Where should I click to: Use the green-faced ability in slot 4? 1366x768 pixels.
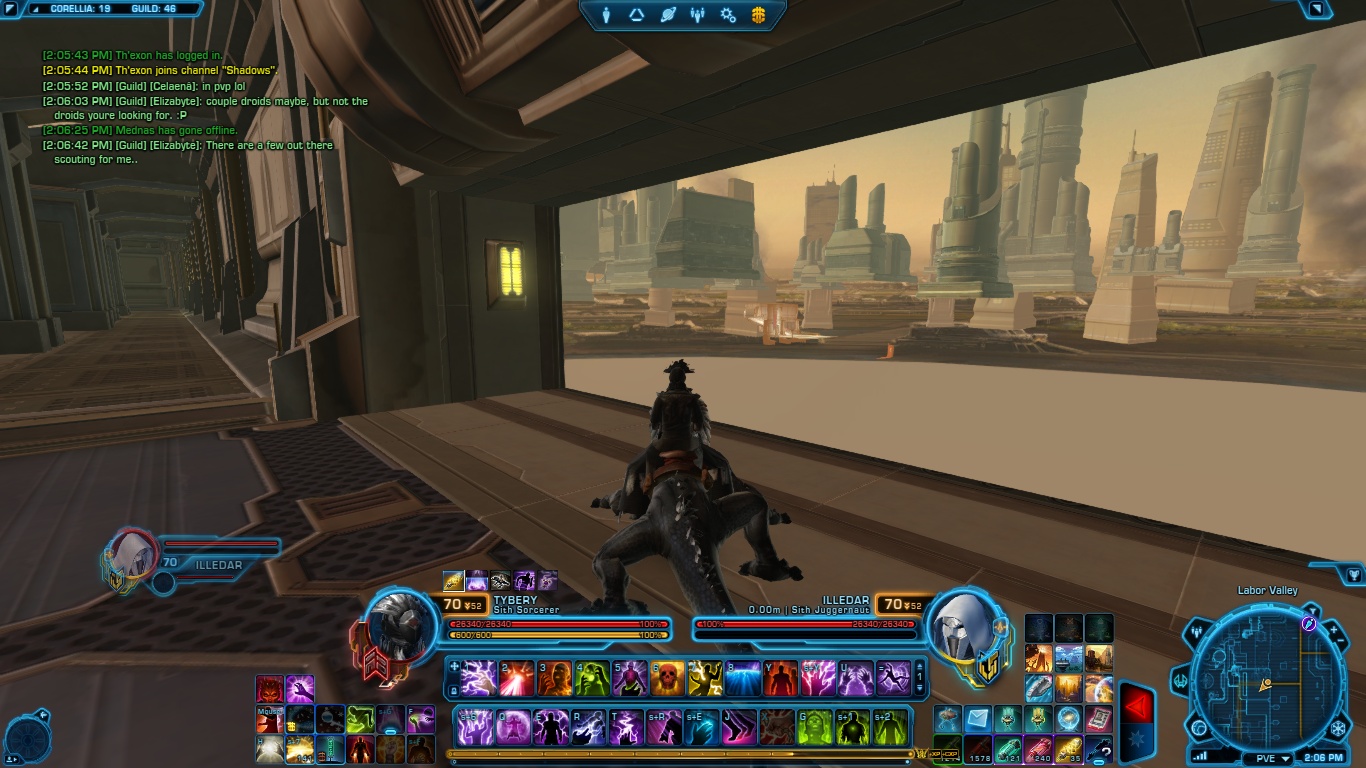coord(591,679)
